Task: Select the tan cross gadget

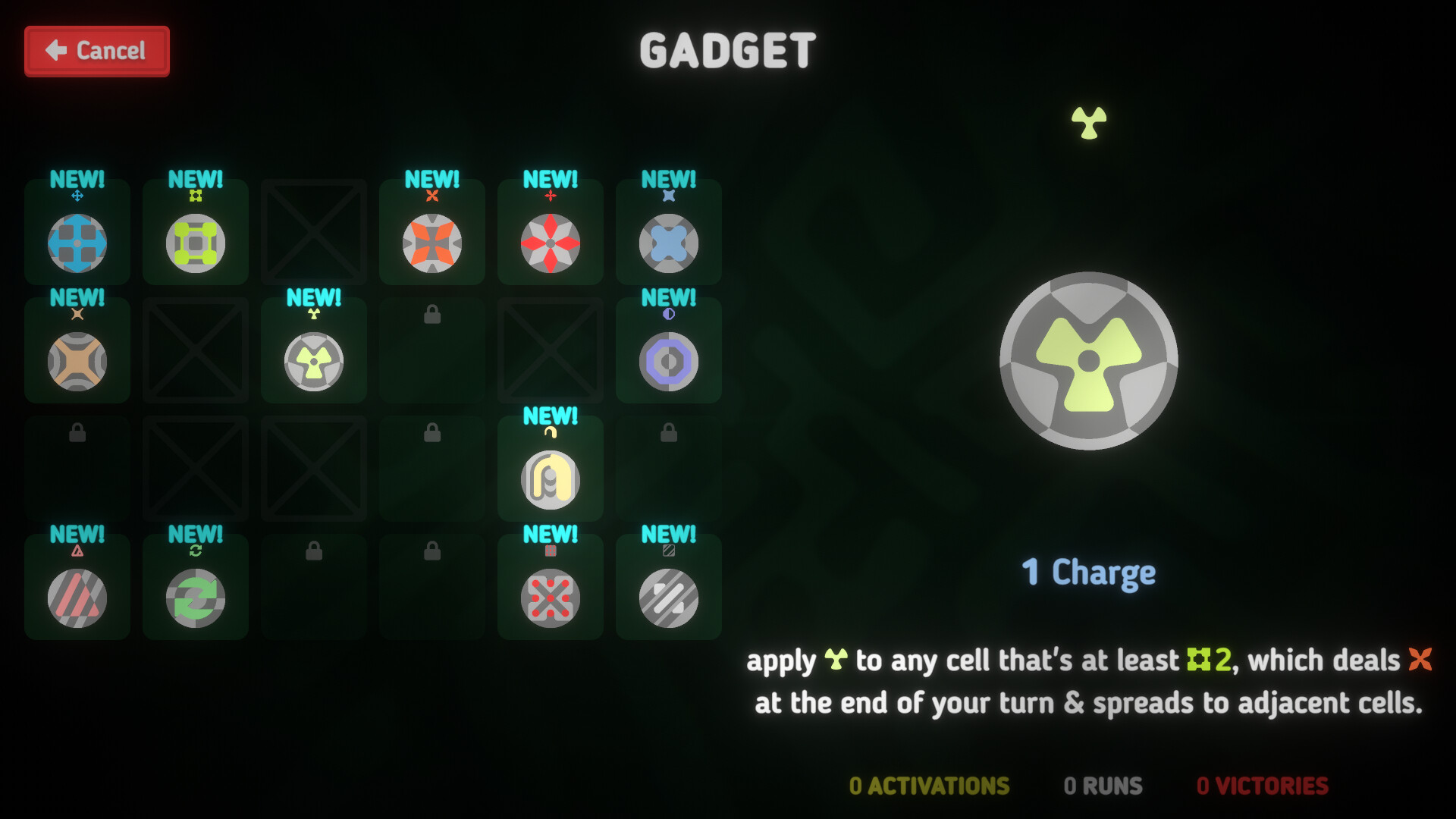Action: pyautogui.click(x=76, y=361)
